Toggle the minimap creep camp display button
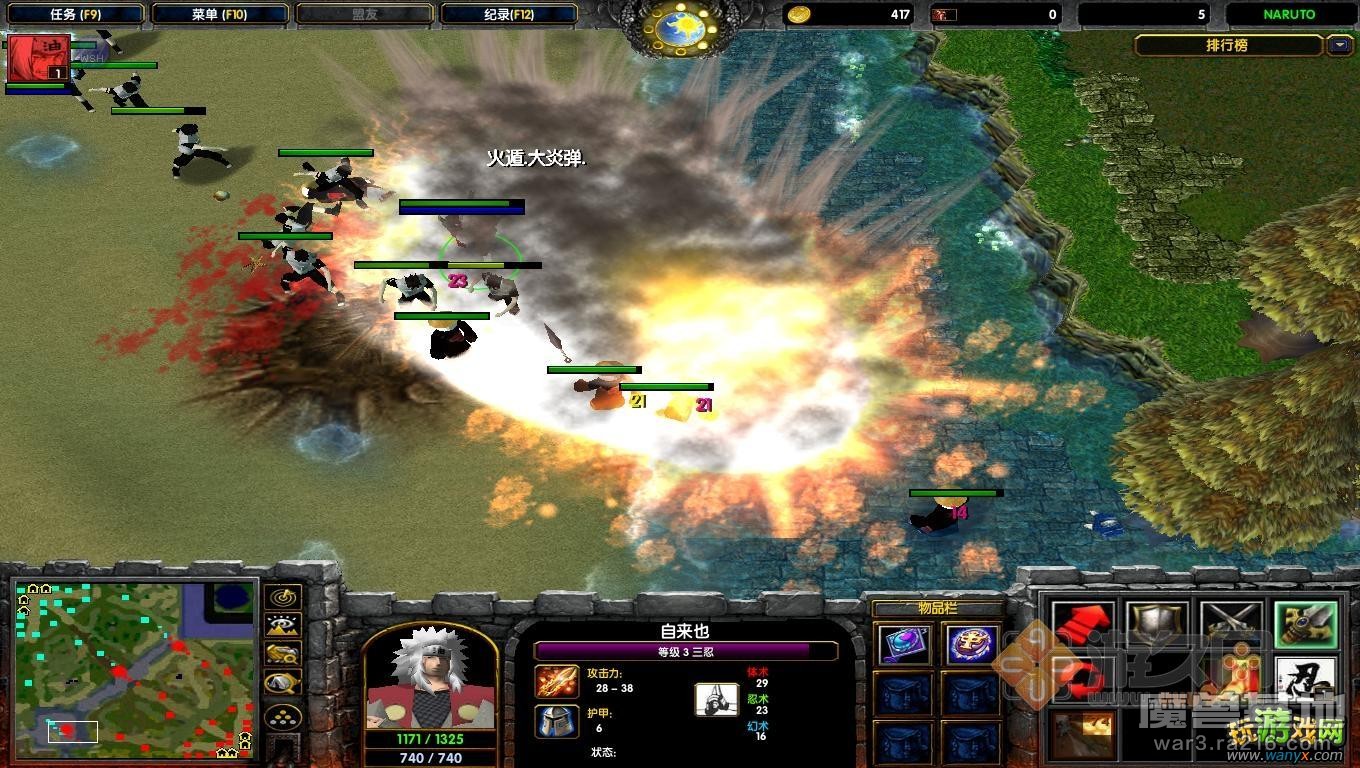The height and width of the screenshot is (768, 1360). [x=282, y=684]
